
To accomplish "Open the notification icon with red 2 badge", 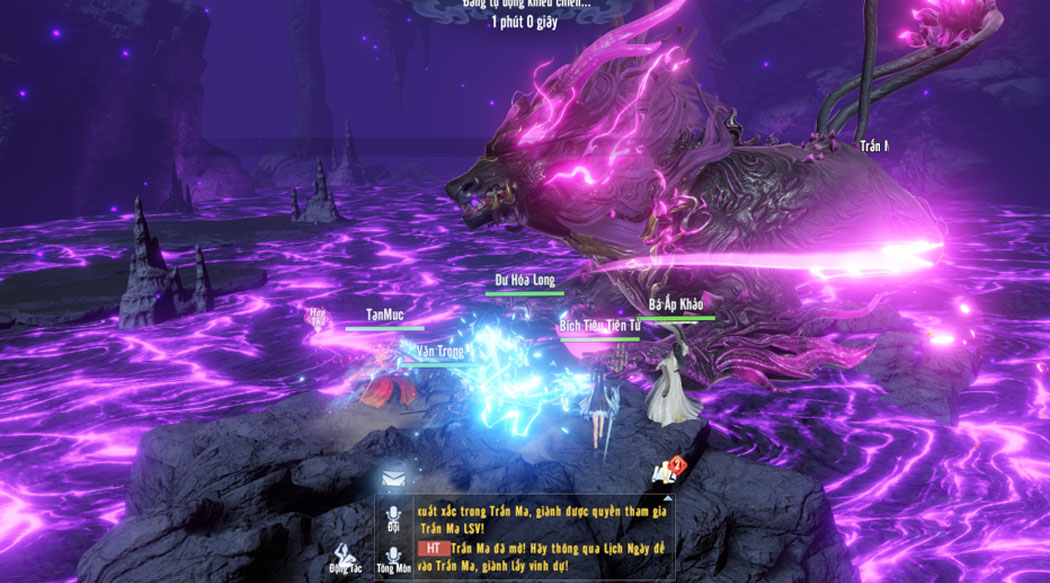I will (x=664, y=471).
